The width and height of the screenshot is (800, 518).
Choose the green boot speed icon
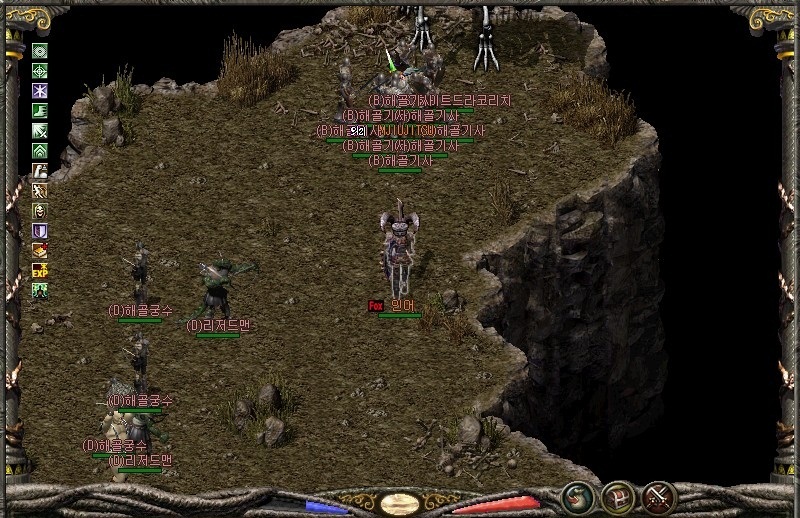click(x=40, y=110)
